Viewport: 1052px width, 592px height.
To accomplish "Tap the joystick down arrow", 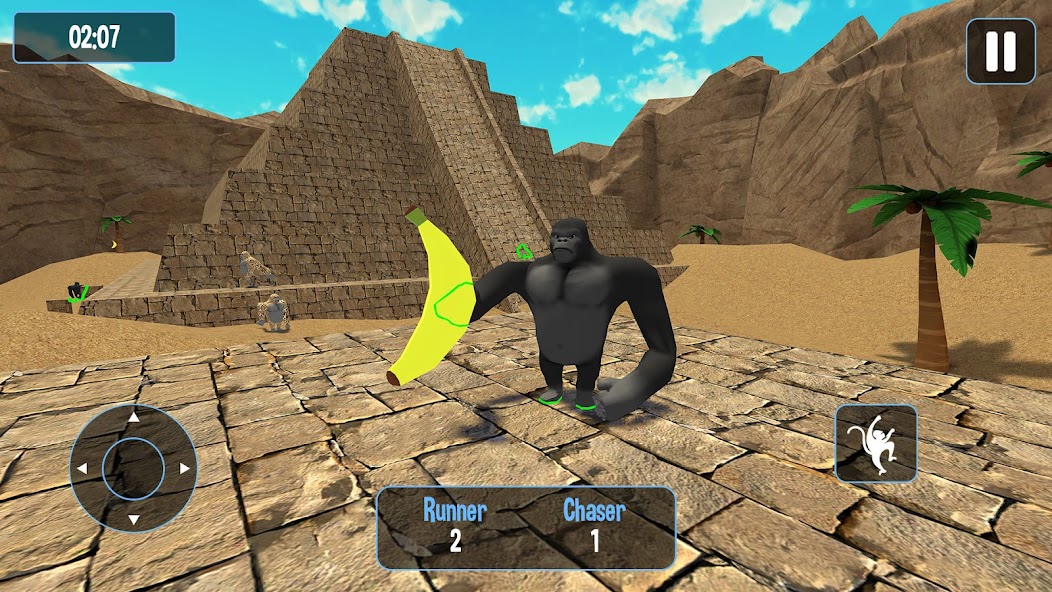I will (x=133, y=519).
